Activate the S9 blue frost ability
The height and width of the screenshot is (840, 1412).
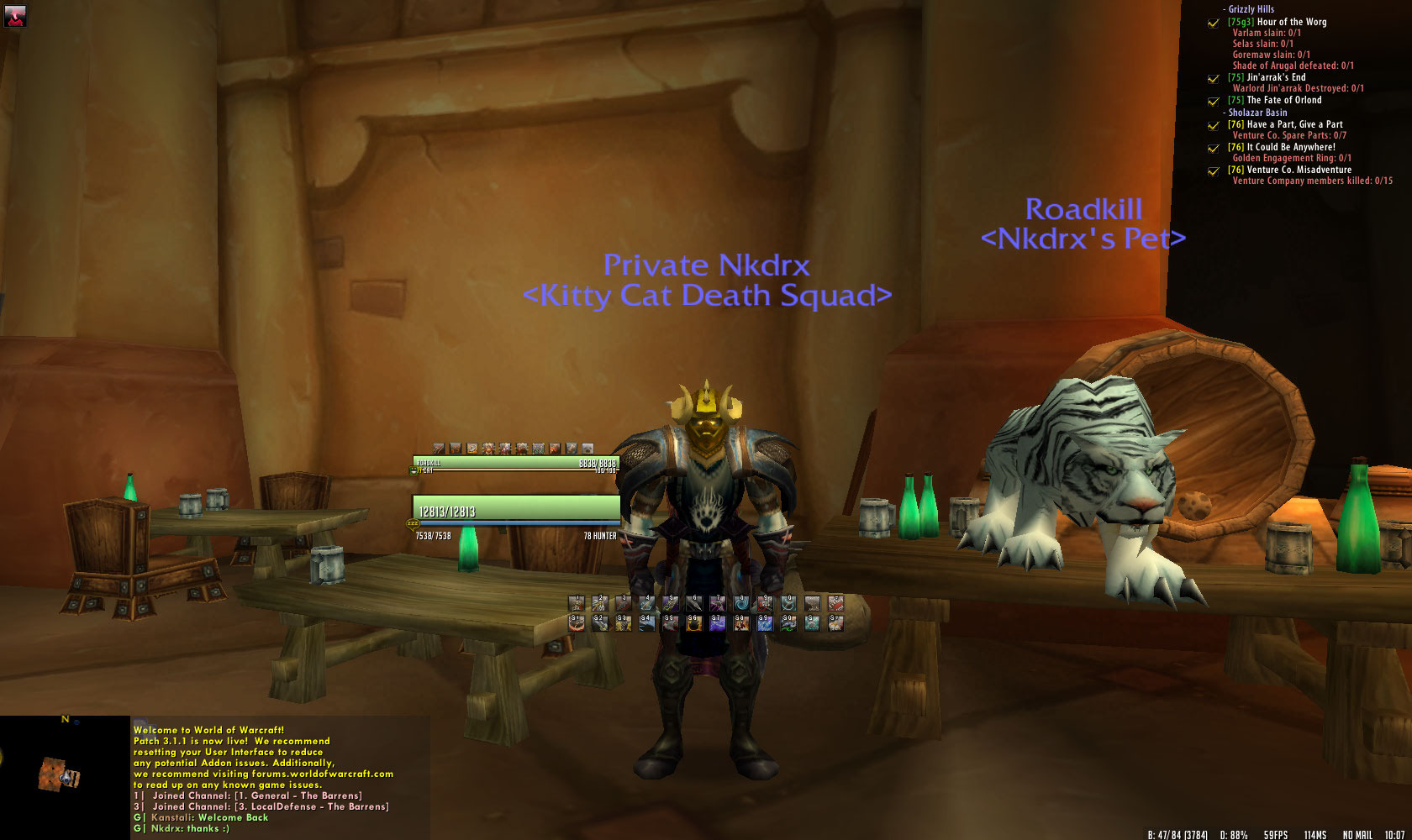point(764,623)
